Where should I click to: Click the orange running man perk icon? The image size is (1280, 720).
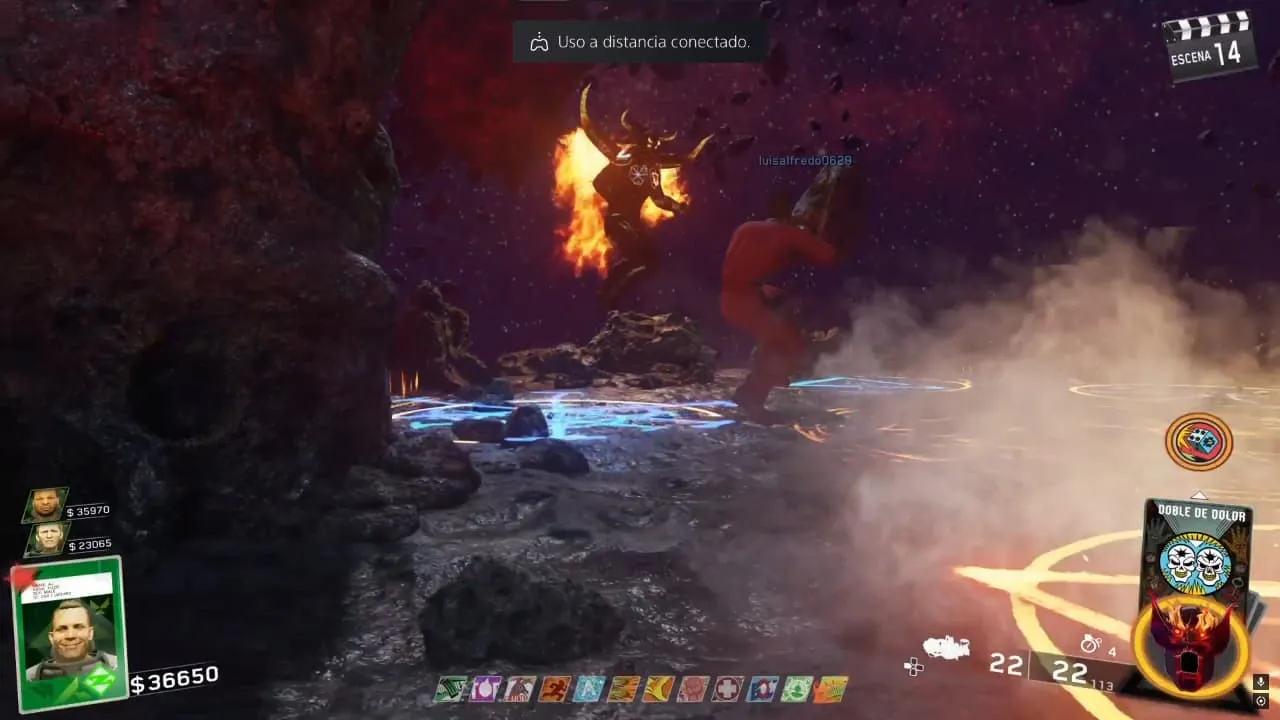tap(556, 689)
